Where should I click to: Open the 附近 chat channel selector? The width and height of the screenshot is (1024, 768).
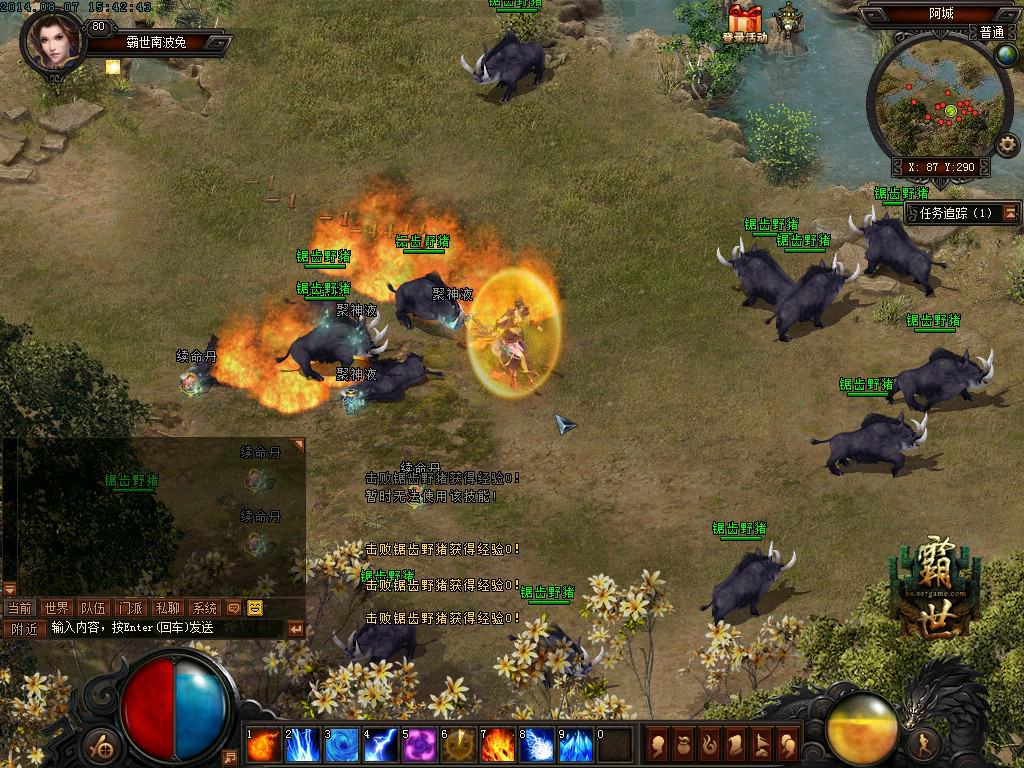point(23,629)
